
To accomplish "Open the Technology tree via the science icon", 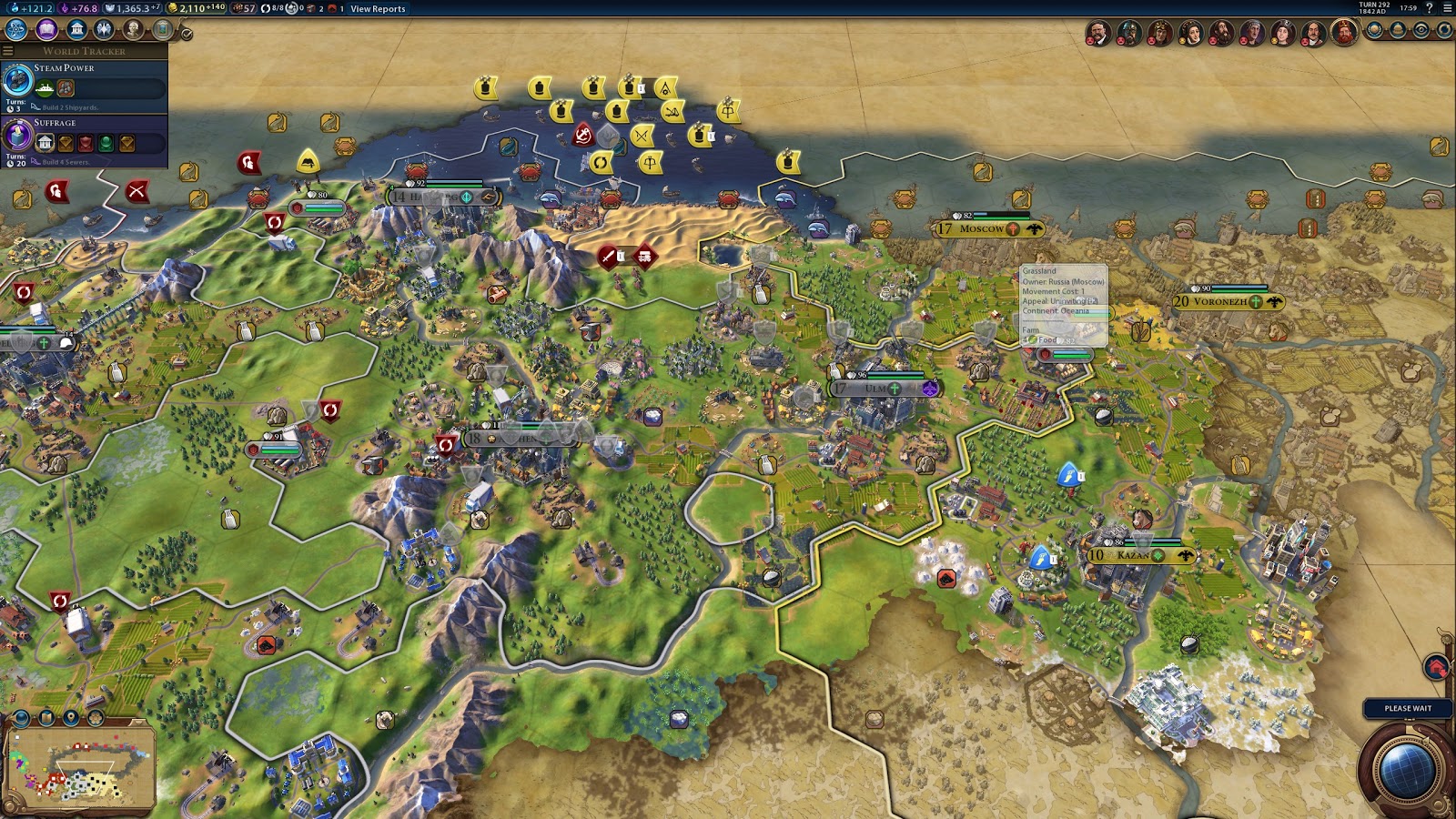I will (16, 29).
